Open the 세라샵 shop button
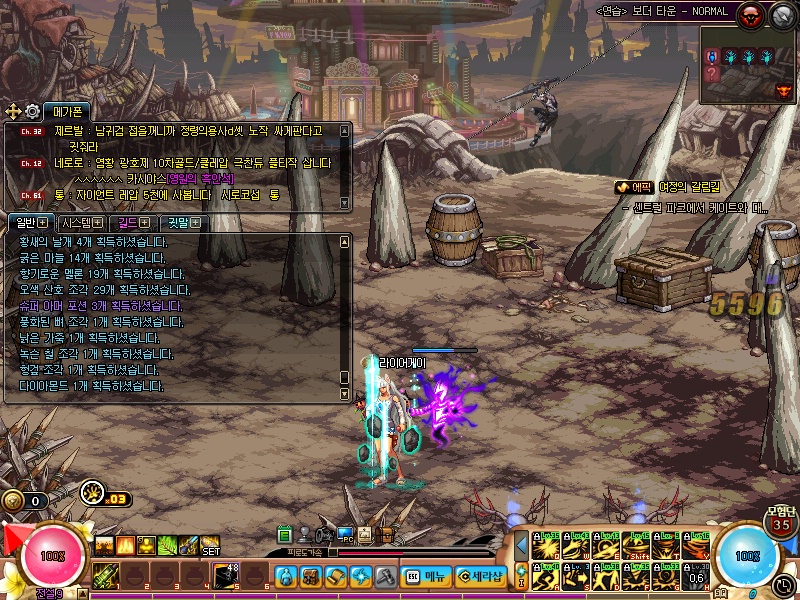This screenshot has width=800, height=600. coord(480,577)
